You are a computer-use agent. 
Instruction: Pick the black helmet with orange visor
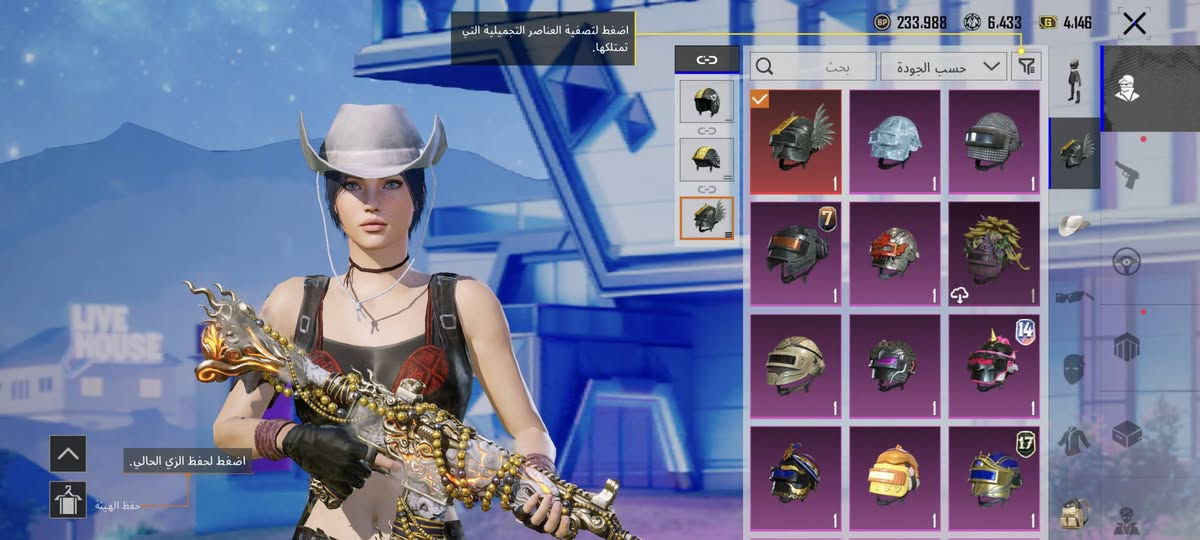pyautogui.click(x=796, y=253)
